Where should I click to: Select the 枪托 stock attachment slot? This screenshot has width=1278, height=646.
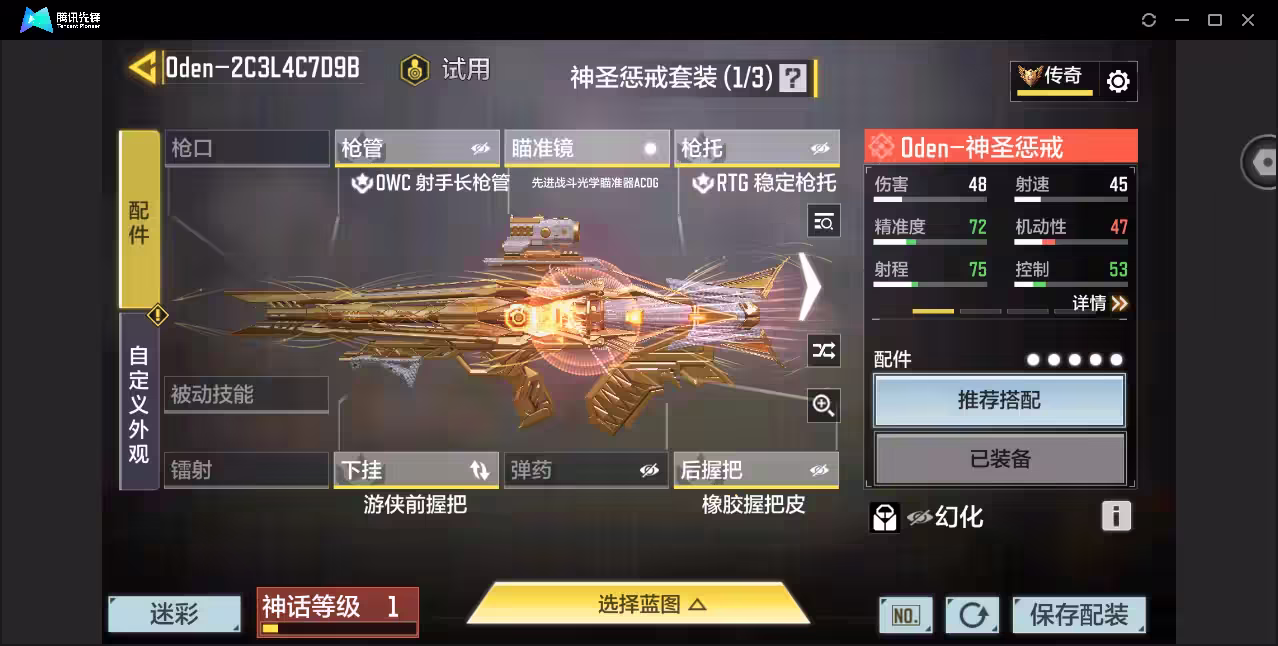756,148
